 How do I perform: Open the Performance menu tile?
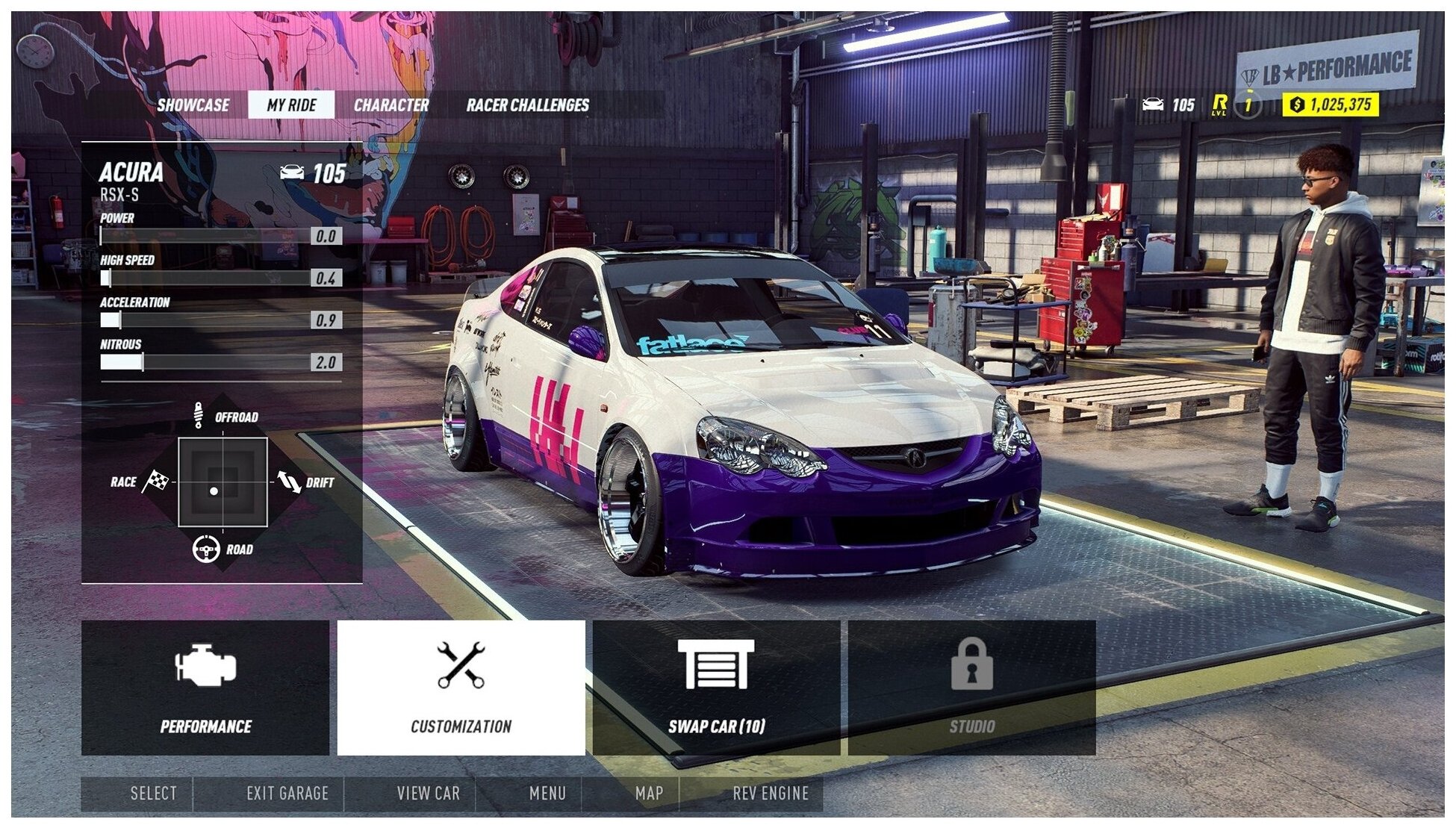[205, 688]
